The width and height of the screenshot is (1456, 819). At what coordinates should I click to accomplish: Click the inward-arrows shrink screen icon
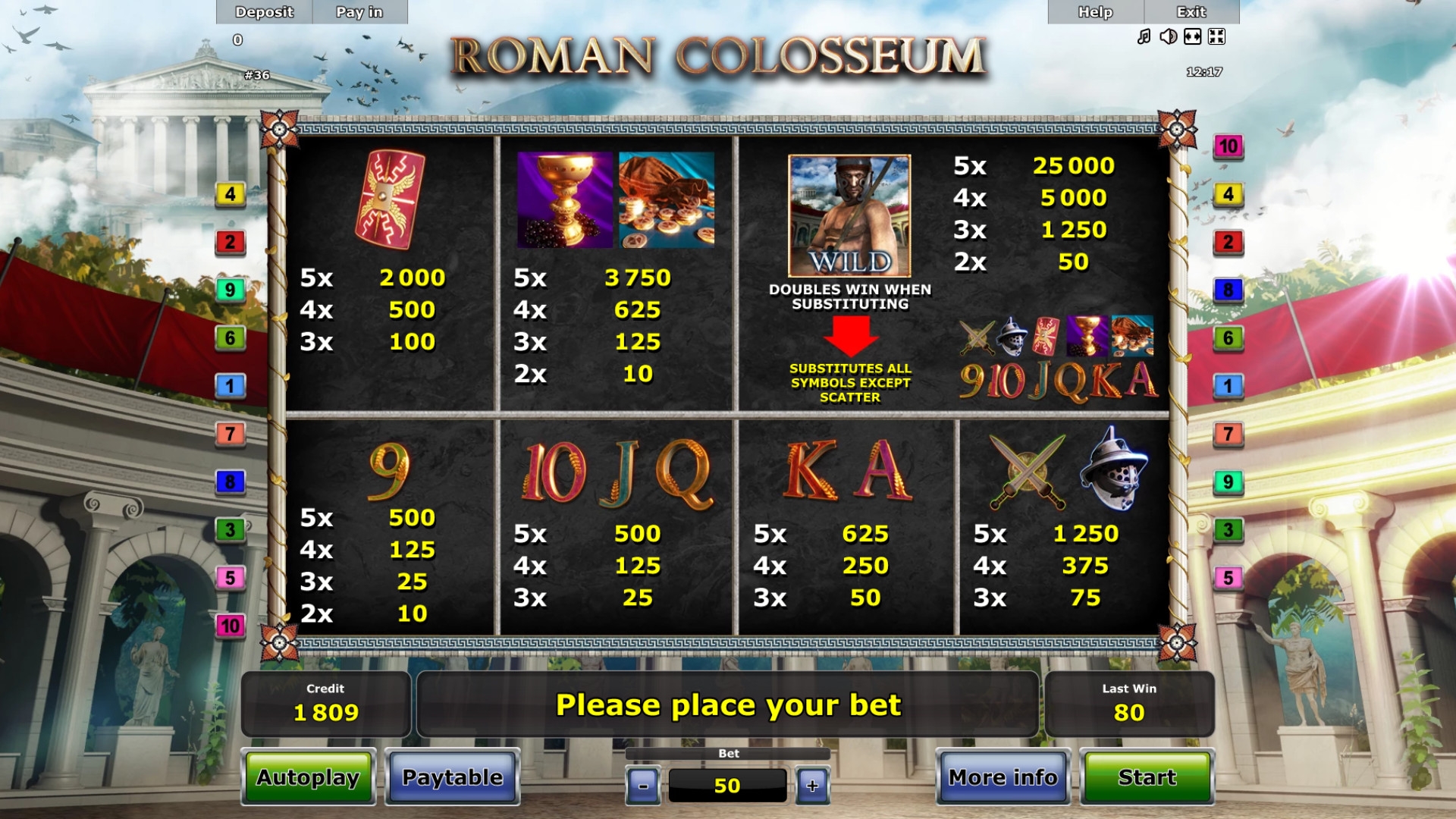(1216, 36)
